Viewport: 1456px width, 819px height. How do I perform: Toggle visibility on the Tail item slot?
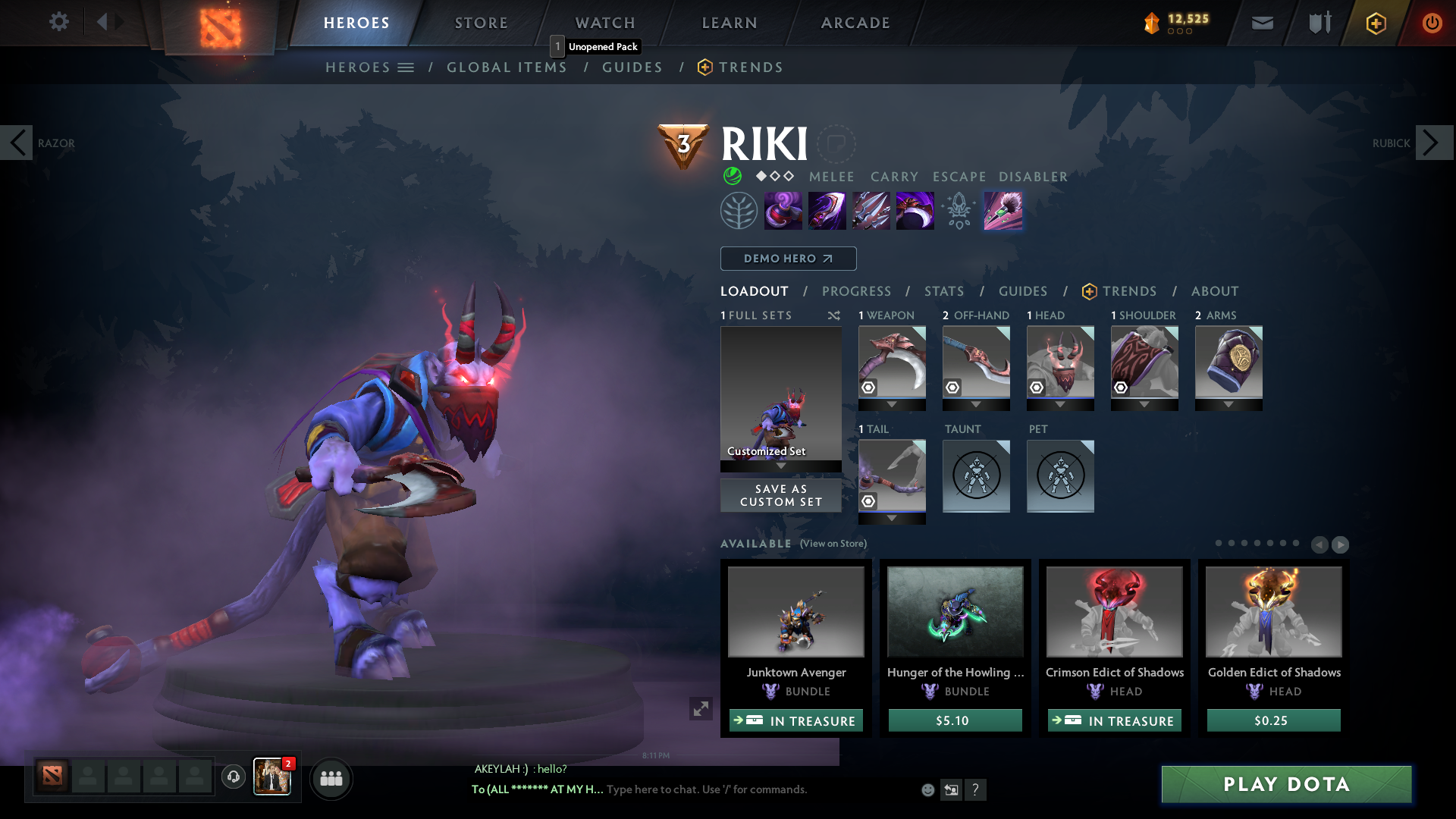coord(868,500)
